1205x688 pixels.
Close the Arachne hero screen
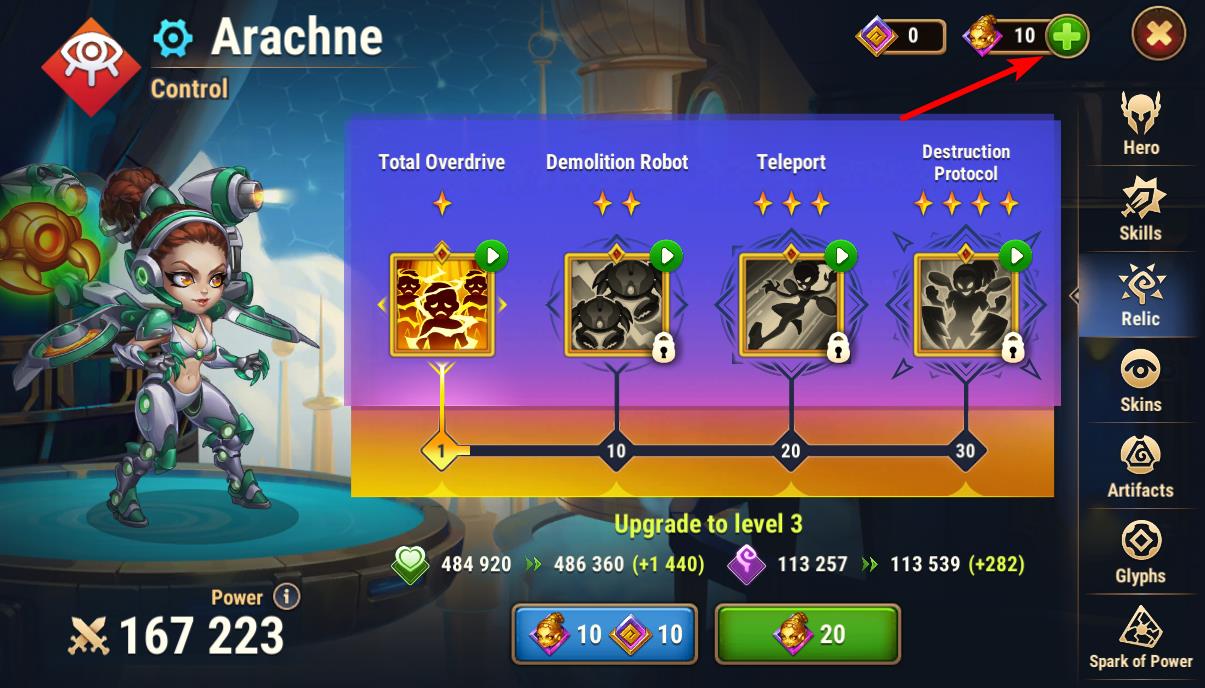tap(1158, 35)
